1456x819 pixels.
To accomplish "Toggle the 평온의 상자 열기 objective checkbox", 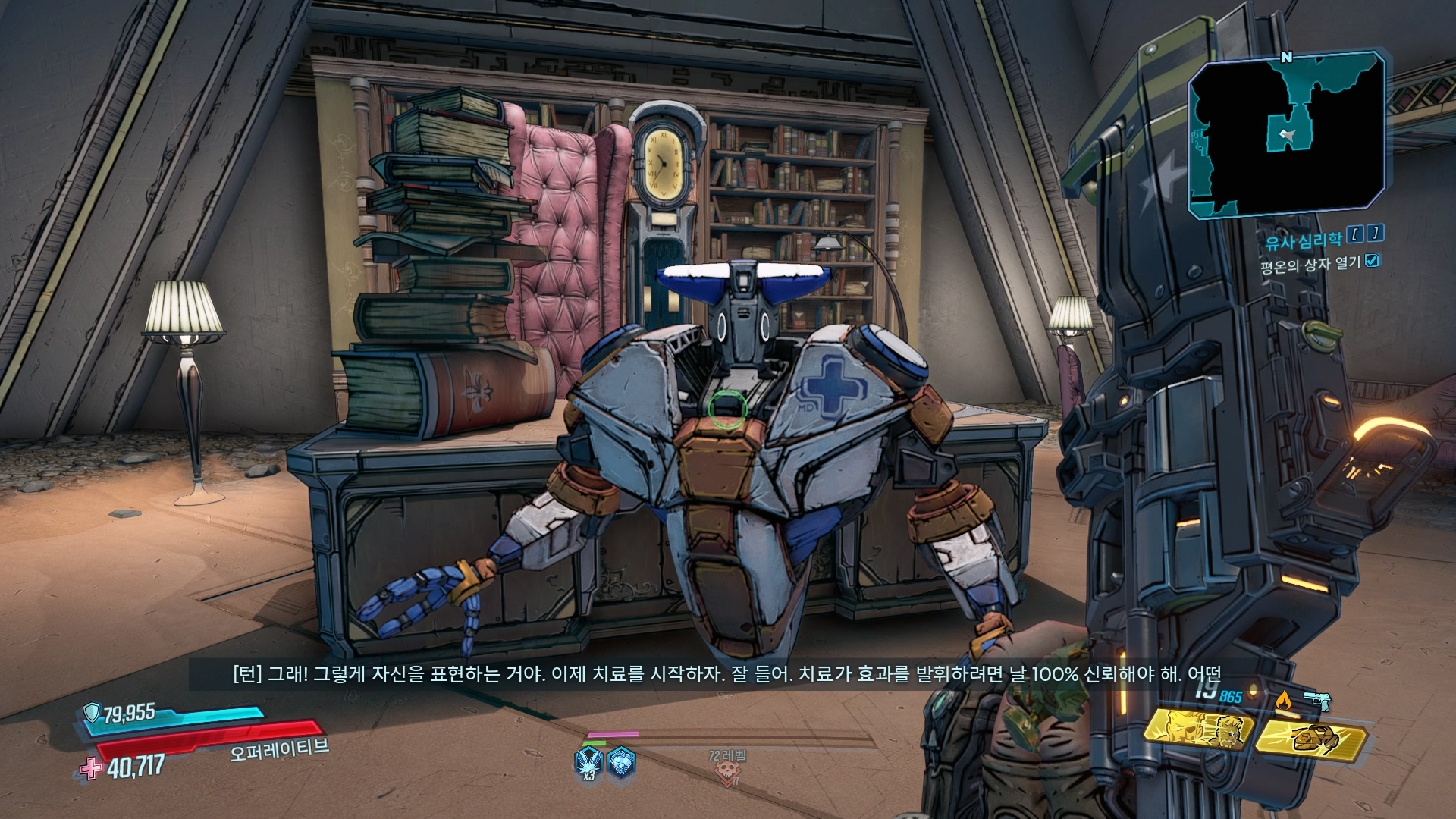I will click(1372, 262).
